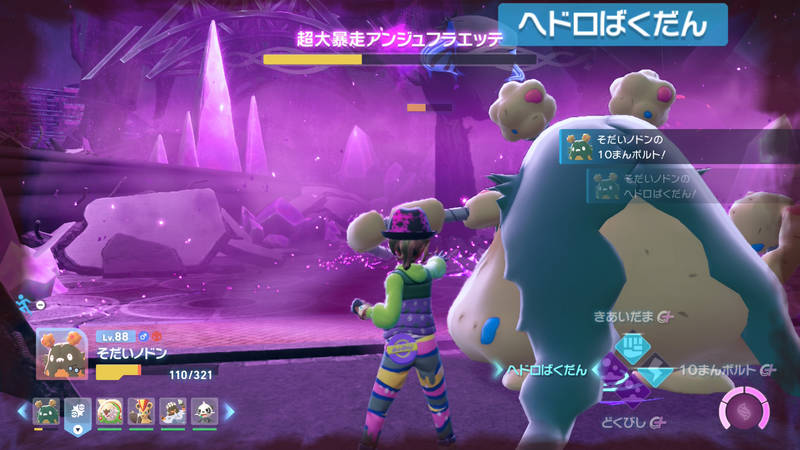
Task: Click the left party scroll arrow
Action: coord(23,411)
